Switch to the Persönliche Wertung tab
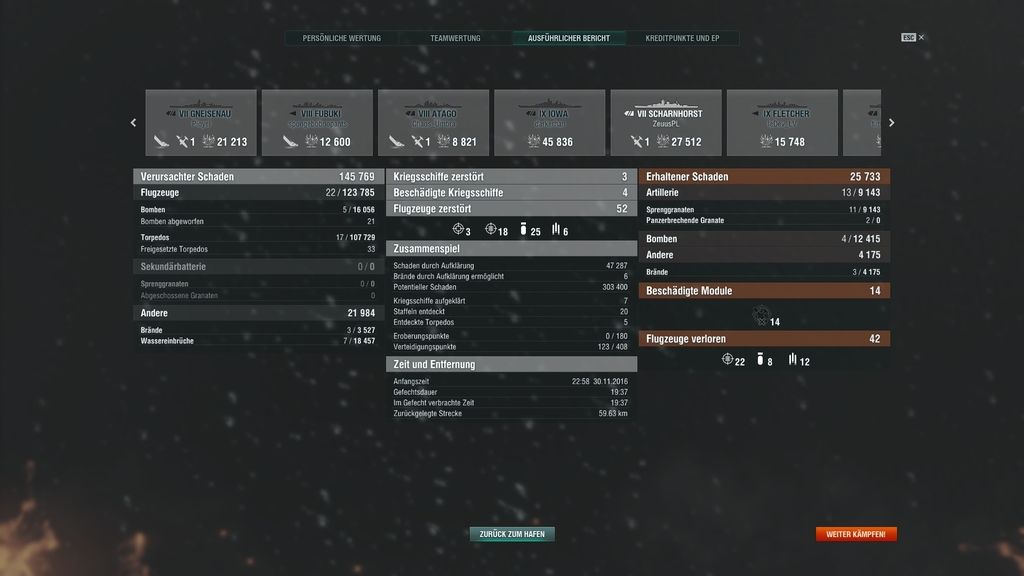The width and height of the screenshot is (1024, 576). point(342,38)
